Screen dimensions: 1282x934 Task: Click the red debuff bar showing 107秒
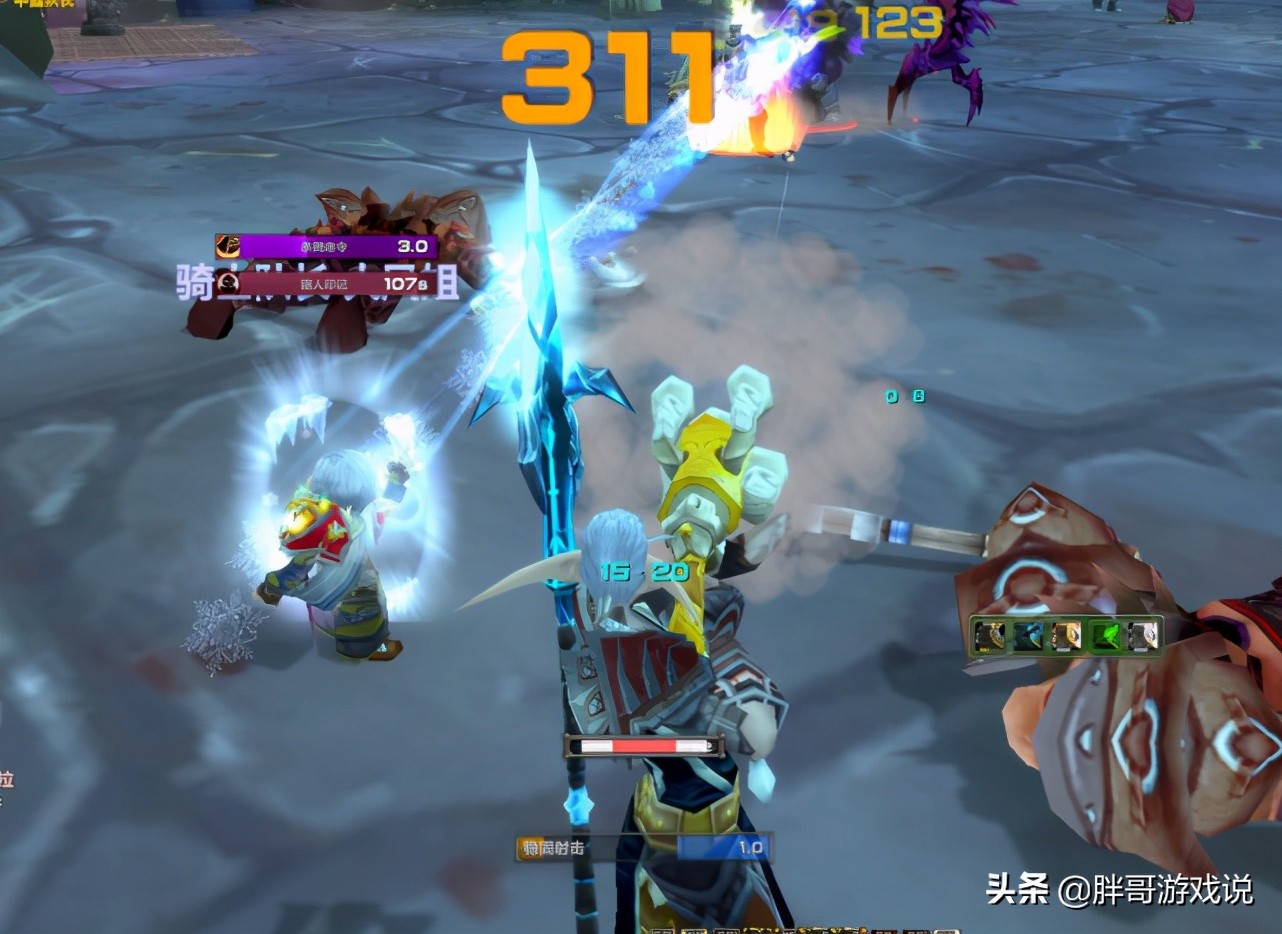tap(350, 286)
